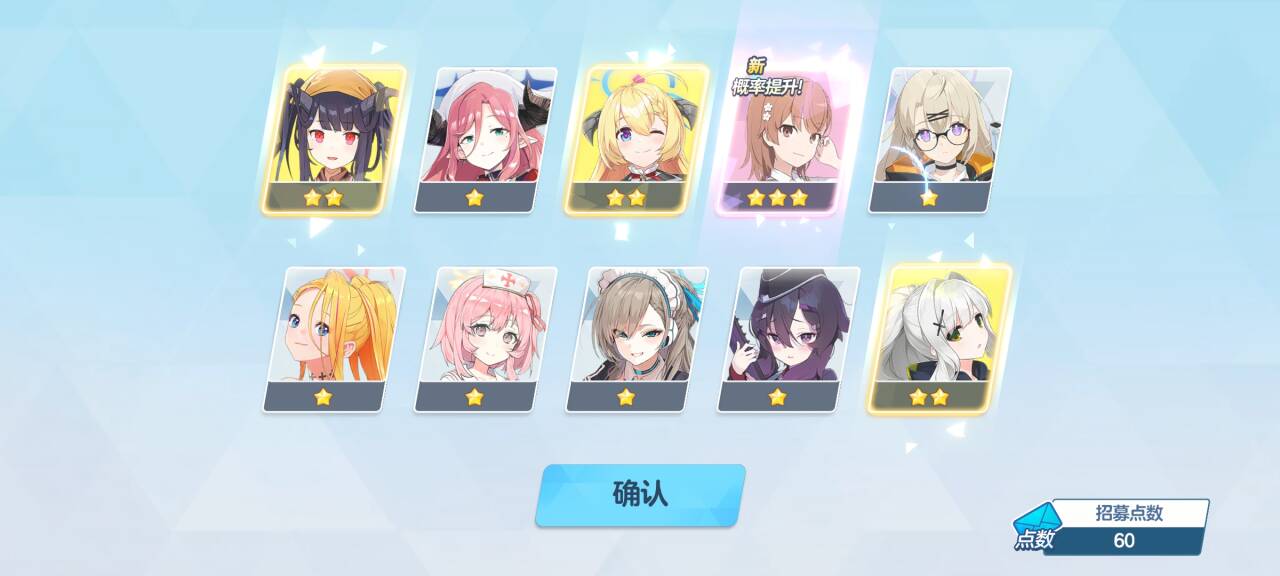Select the girl with round glasses card
This screenshot has width=1280, height=576.
pyautogui.click(x=940, y=139)
